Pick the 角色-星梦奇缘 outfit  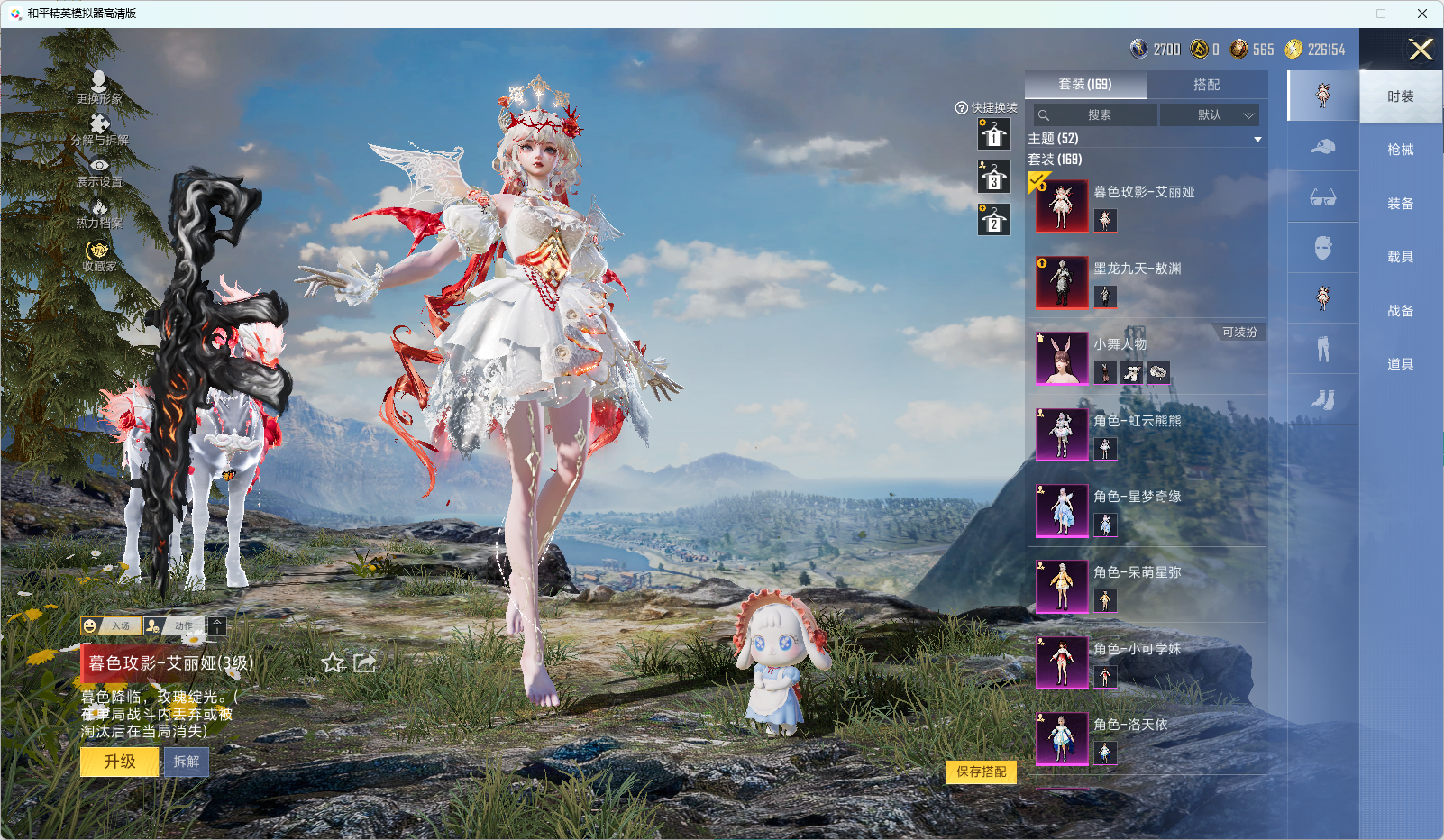click(1137, 497)
